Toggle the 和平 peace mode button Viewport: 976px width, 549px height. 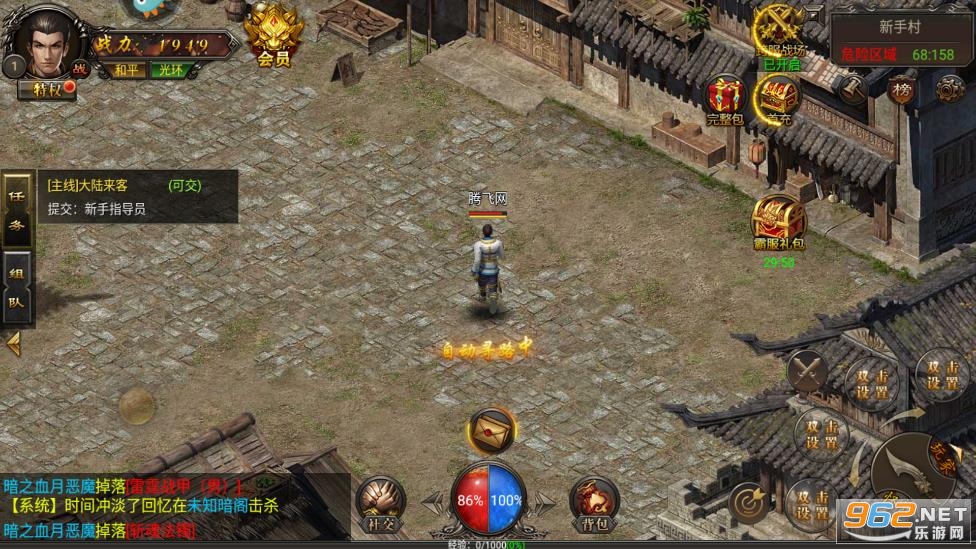pyautogui.click(x=126, y=70)
